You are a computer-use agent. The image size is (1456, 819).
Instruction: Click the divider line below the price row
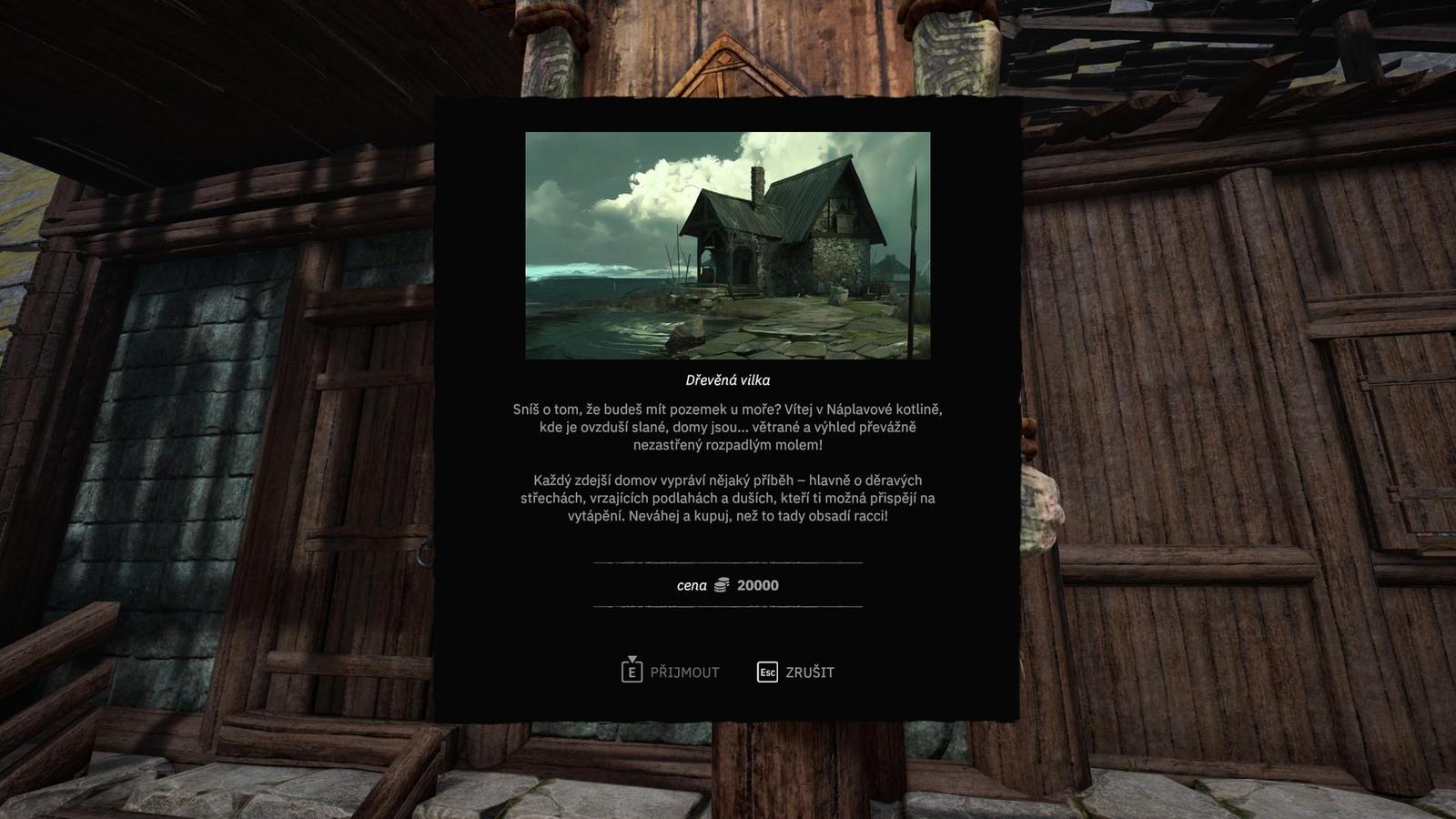coord(727,606)
